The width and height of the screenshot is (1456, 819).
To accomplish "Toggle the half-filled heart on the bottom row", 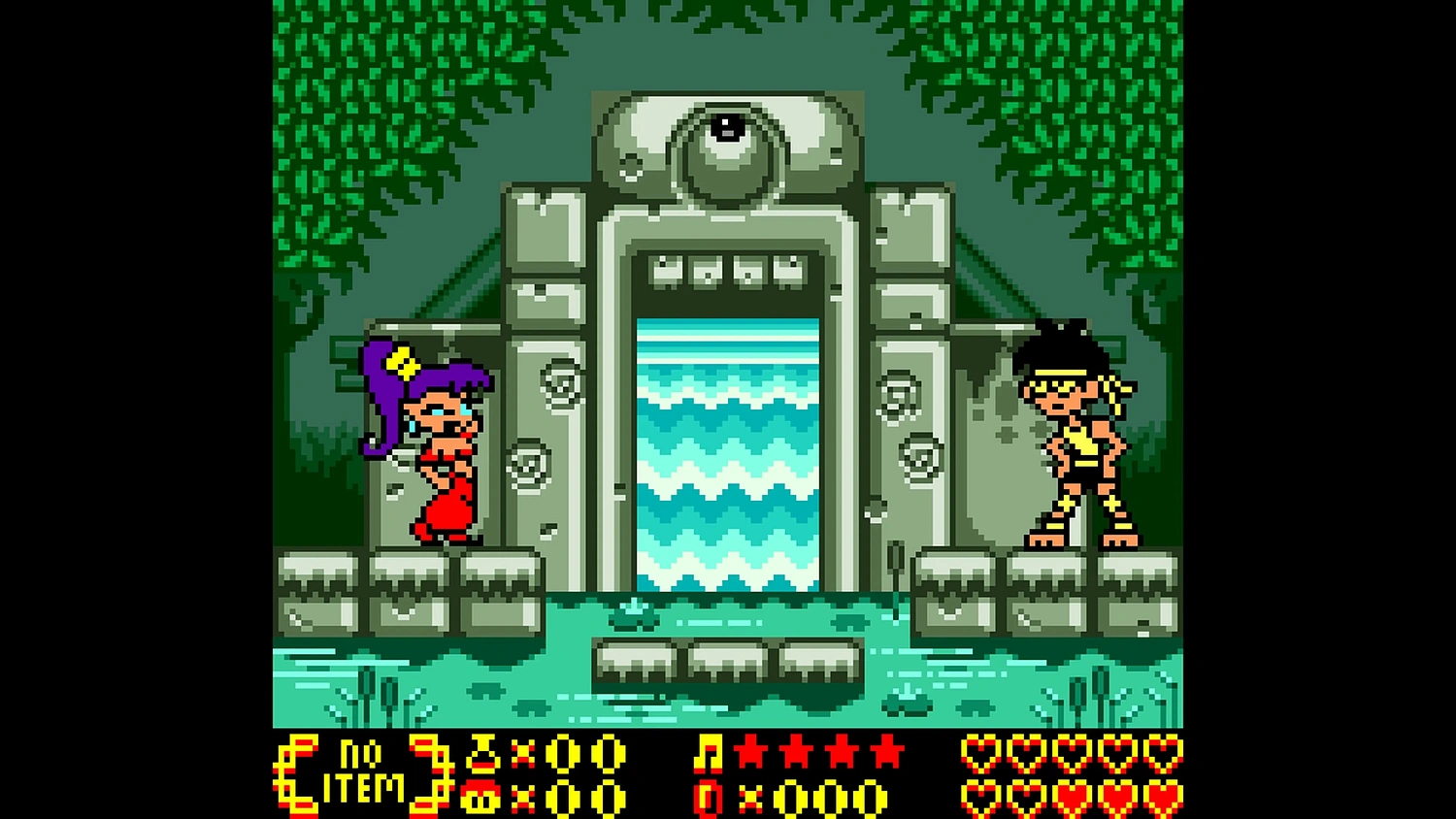I will coord(1026,796).
